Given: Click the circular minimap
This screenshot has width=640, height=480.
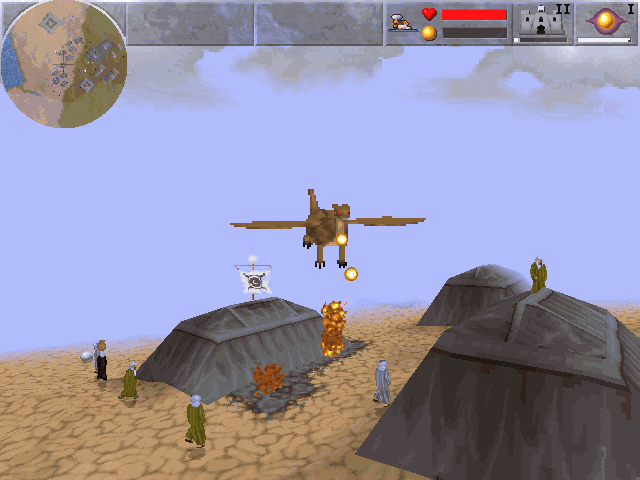Looking at the screenshot, I should point(63,64).
